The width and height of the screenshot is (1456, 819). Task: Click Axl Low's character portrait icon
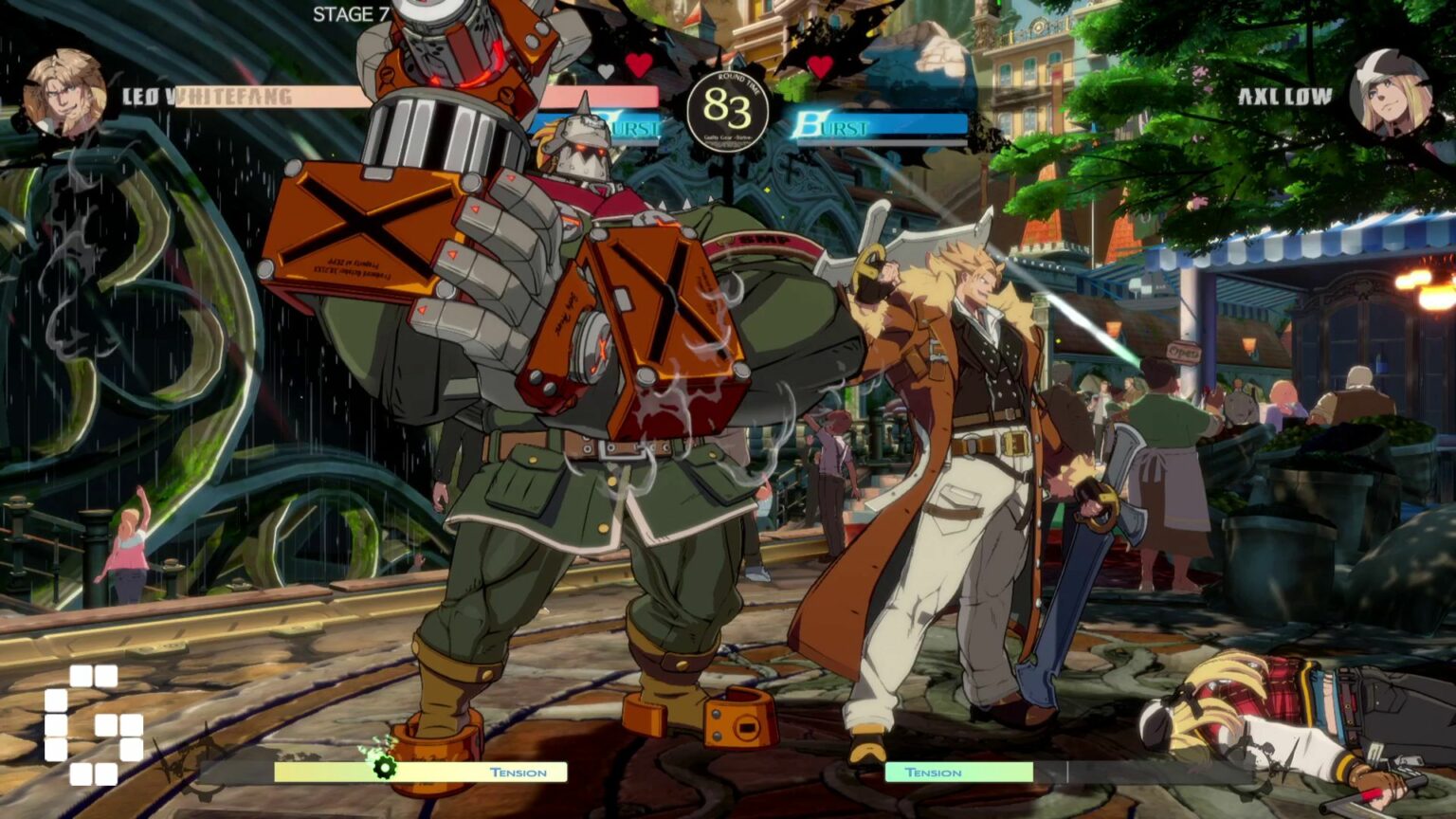1392,90
